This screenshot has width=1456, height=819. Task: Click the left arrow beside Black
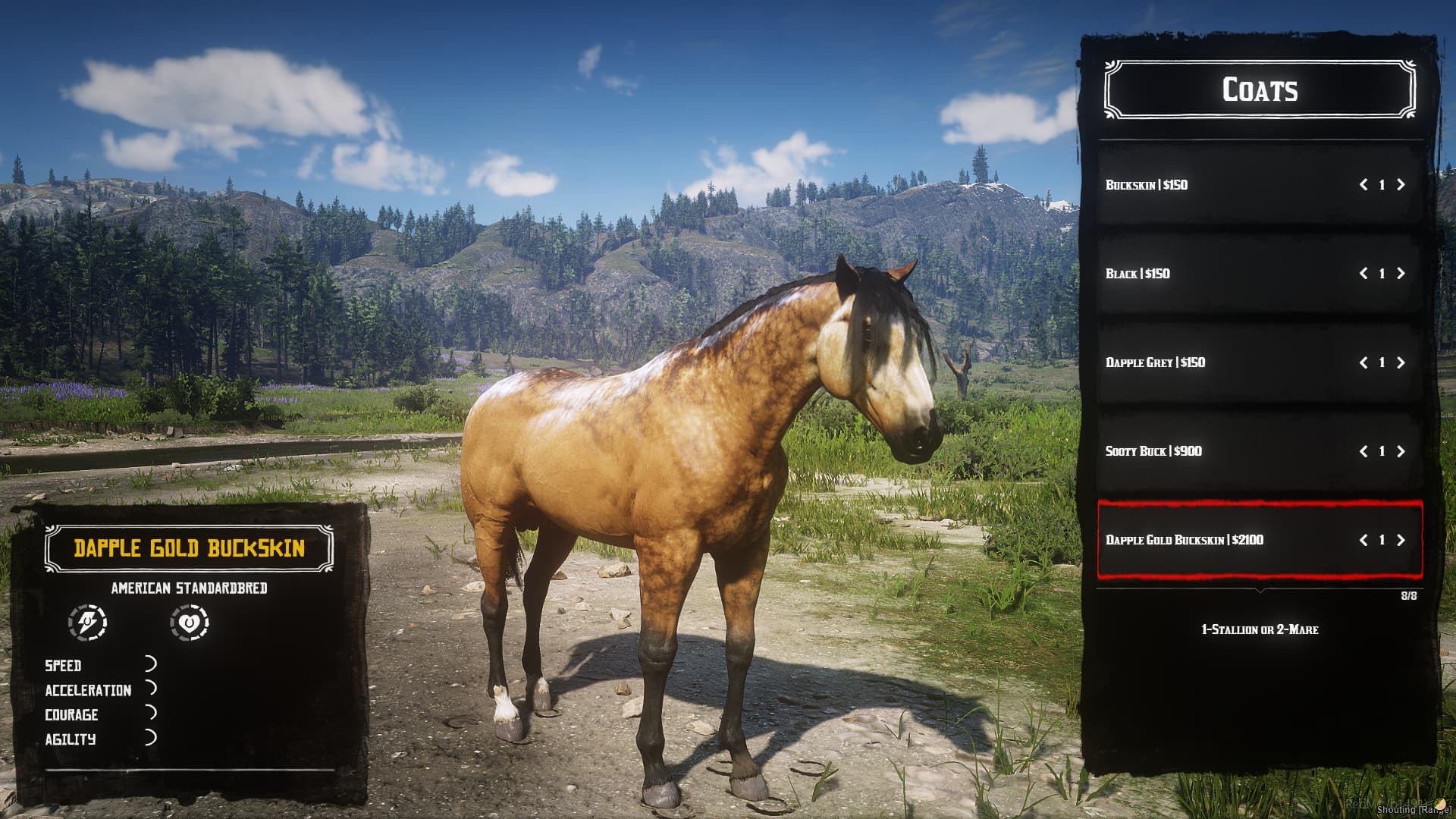1365,273
